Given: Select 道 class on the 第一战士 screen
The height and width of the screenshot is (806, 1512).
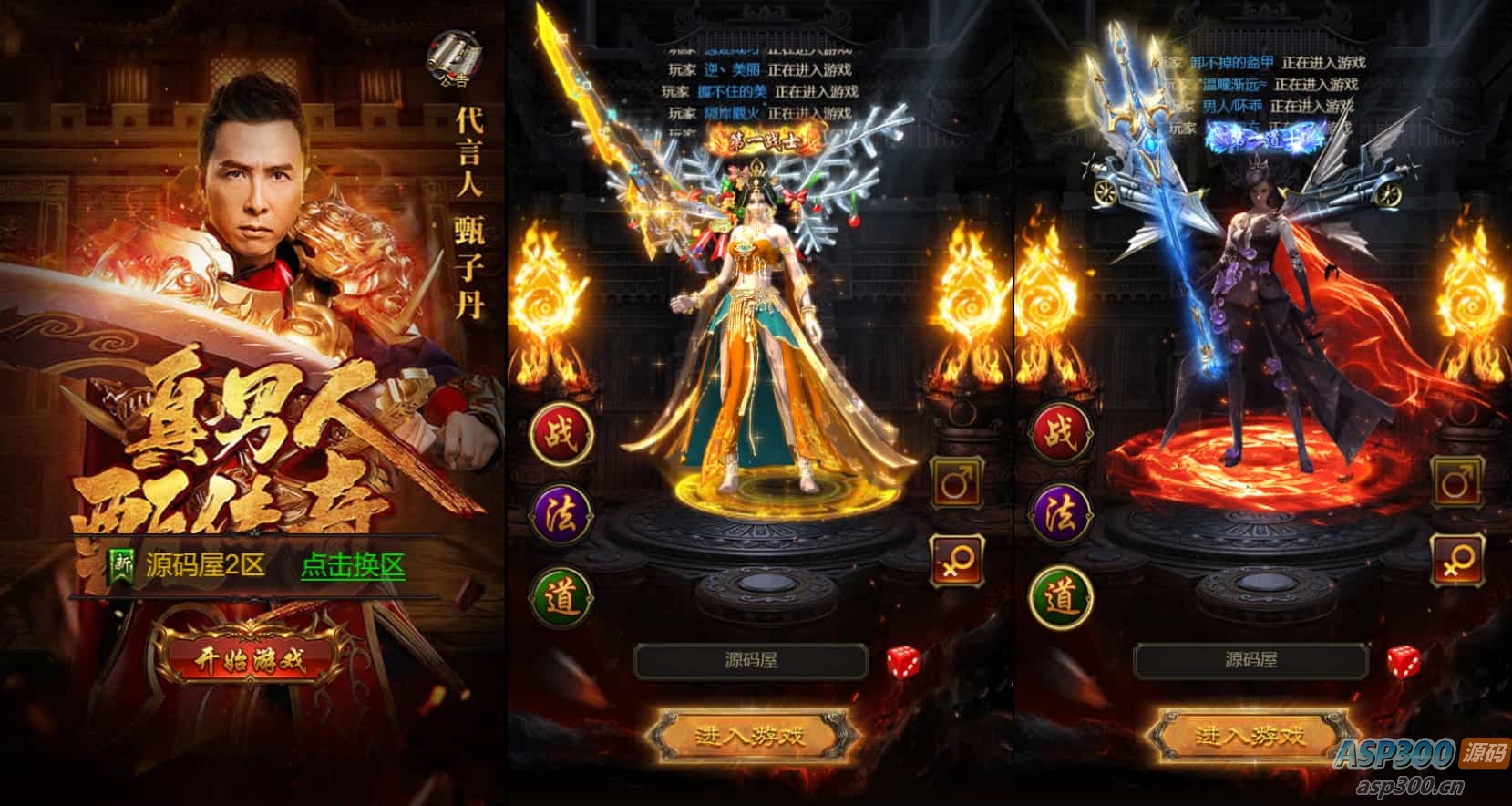Looking at the screenshot, I should pos(561,597).
